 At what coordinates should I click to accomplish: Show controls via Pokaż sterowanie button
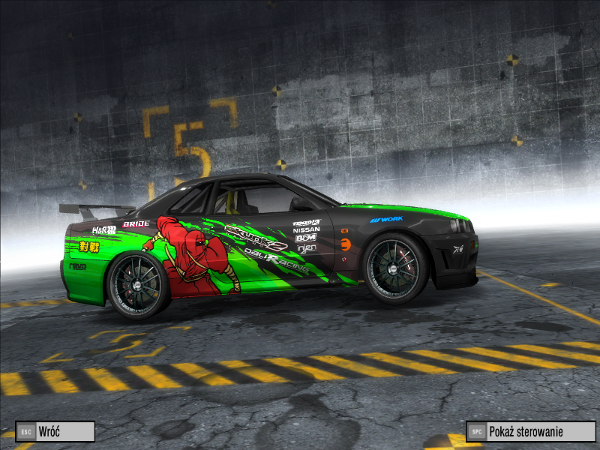coord(530,431)
